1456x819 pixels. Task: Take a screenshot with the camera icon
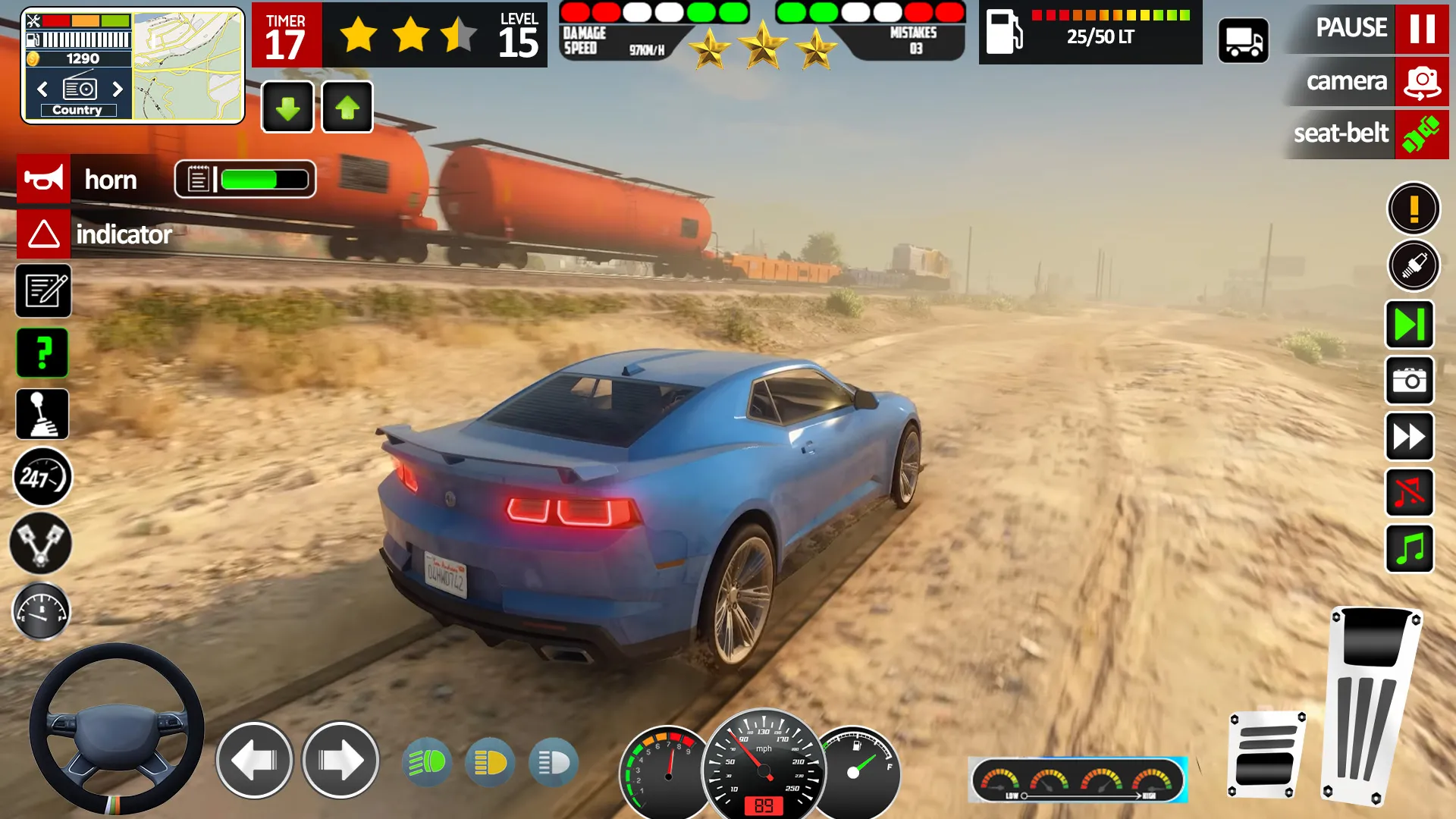tap(1409, 380)
